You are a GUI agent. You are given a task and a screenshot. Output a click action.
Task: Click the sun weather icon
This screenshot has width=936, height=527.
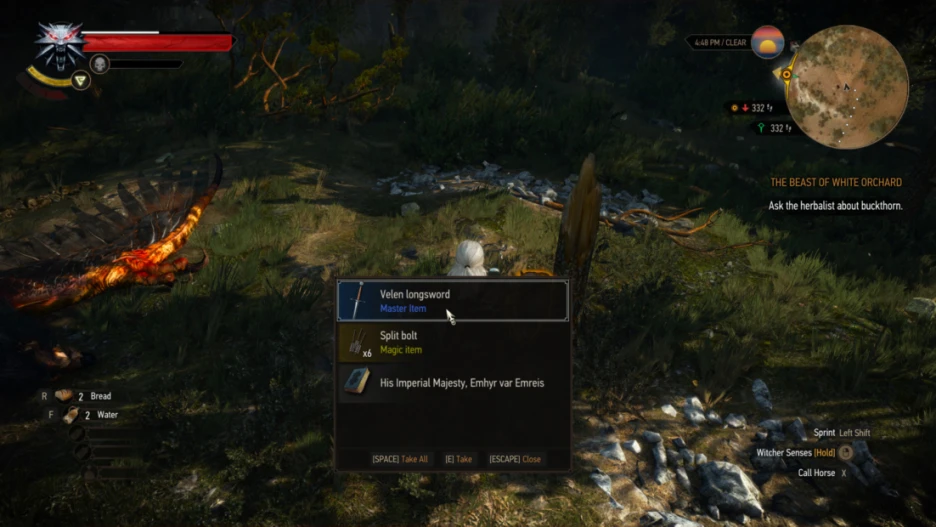tap(767, 42)
